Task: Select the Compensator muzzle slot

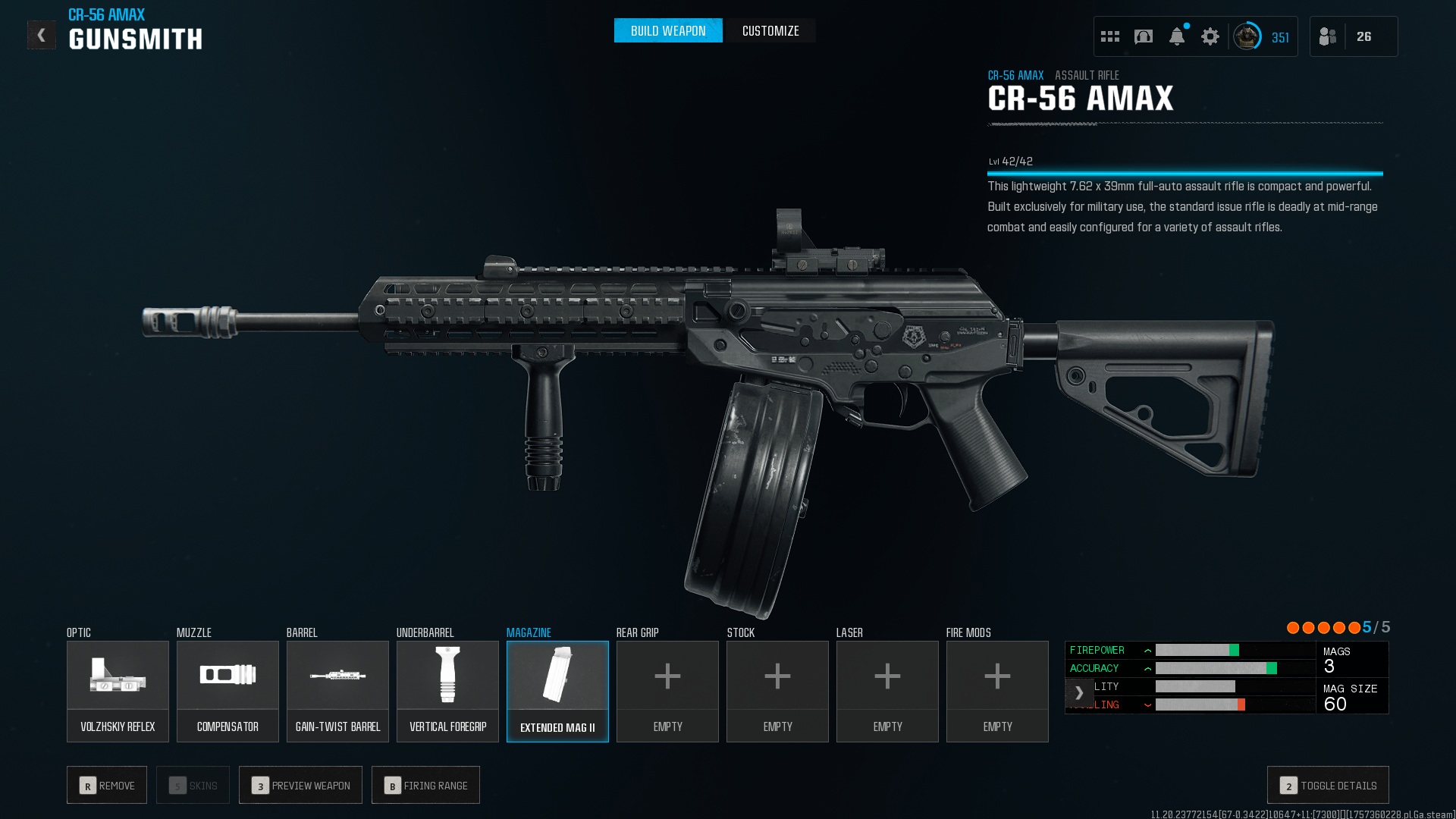Action: tap(227, 691)
